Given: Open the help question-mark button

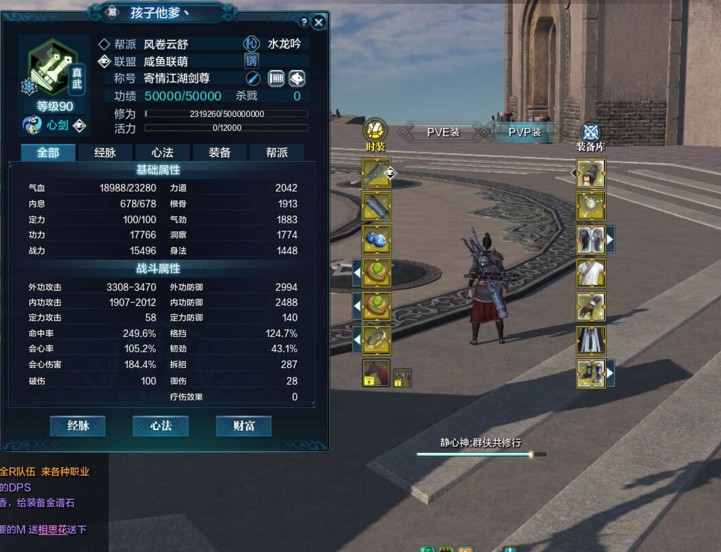Looking at the screenshot, I should point(303,22).
